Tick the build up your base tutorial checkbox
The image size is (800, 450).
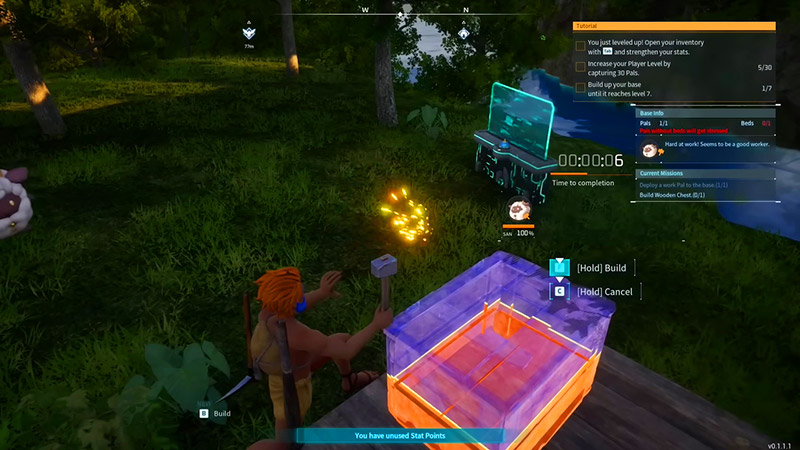581,88
